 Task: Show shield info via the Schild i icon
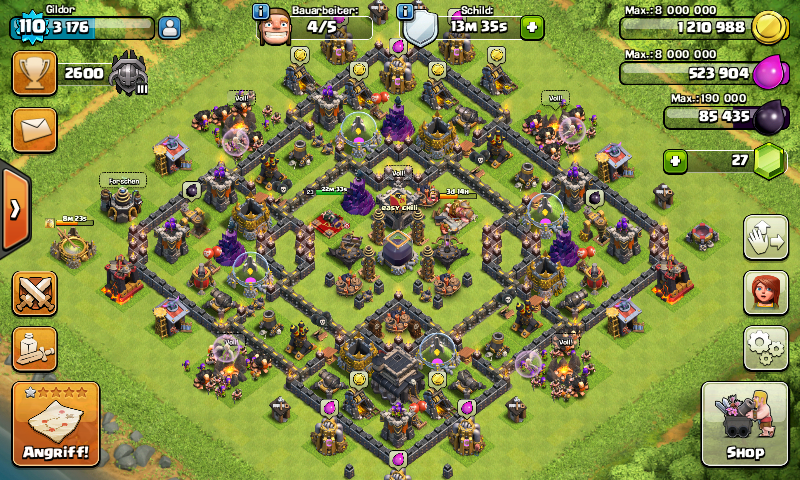coord(406,12)
